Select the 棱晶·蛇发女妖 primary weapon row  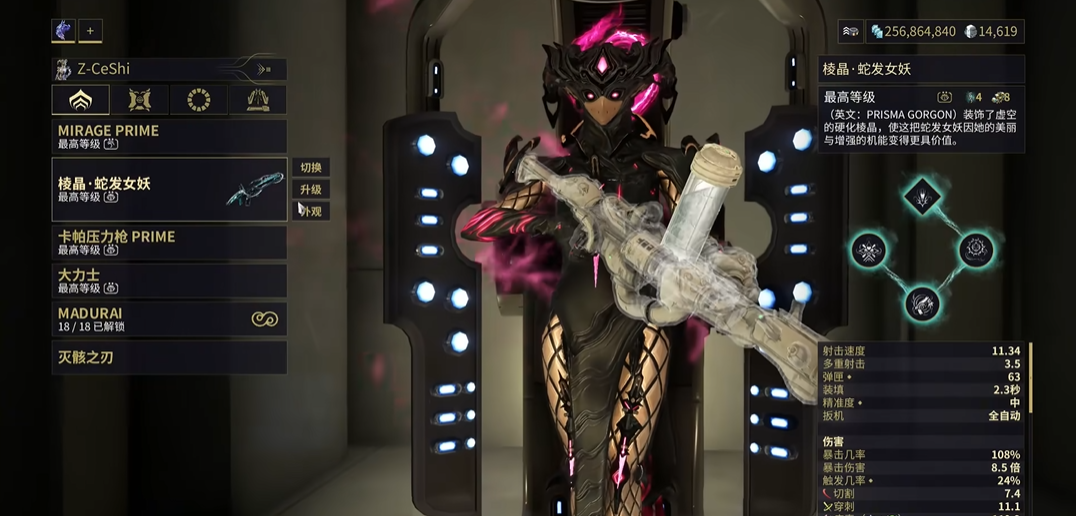[169, 189]
